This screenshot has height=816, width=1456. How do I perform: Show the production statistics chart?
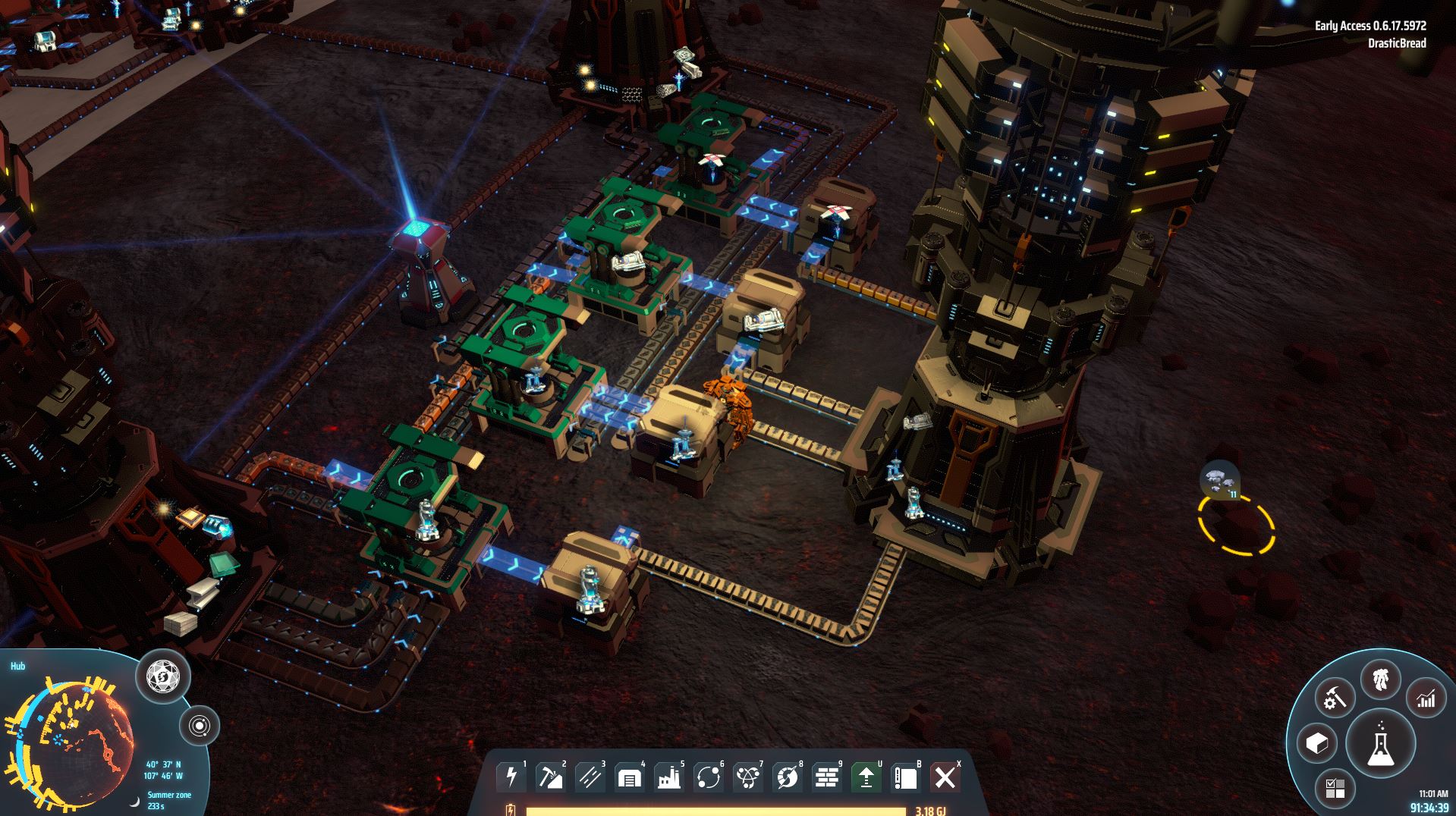click(1426, 698)
